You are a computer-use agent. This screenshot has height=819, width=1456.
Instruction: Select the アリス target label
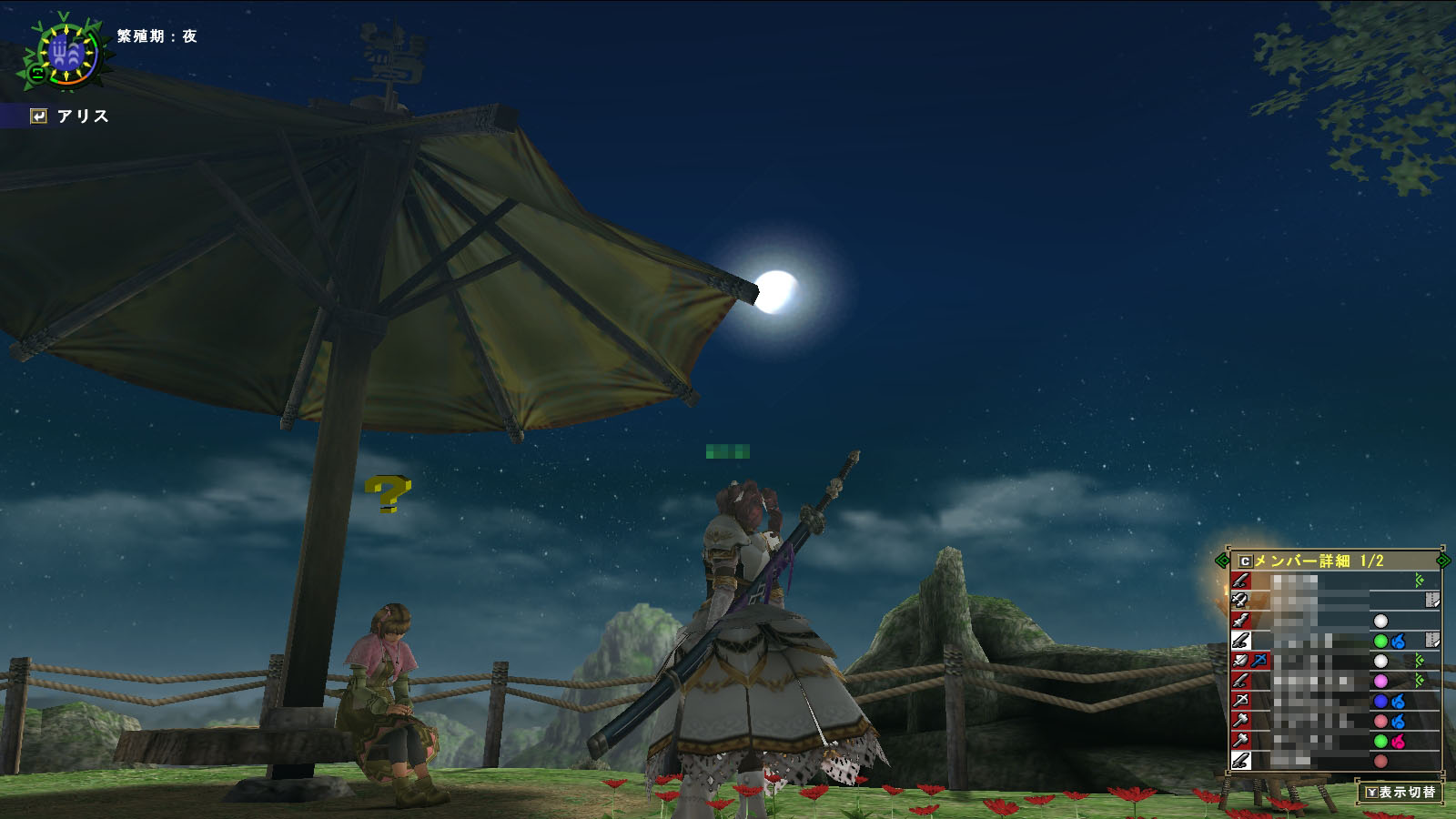[82, 116]
